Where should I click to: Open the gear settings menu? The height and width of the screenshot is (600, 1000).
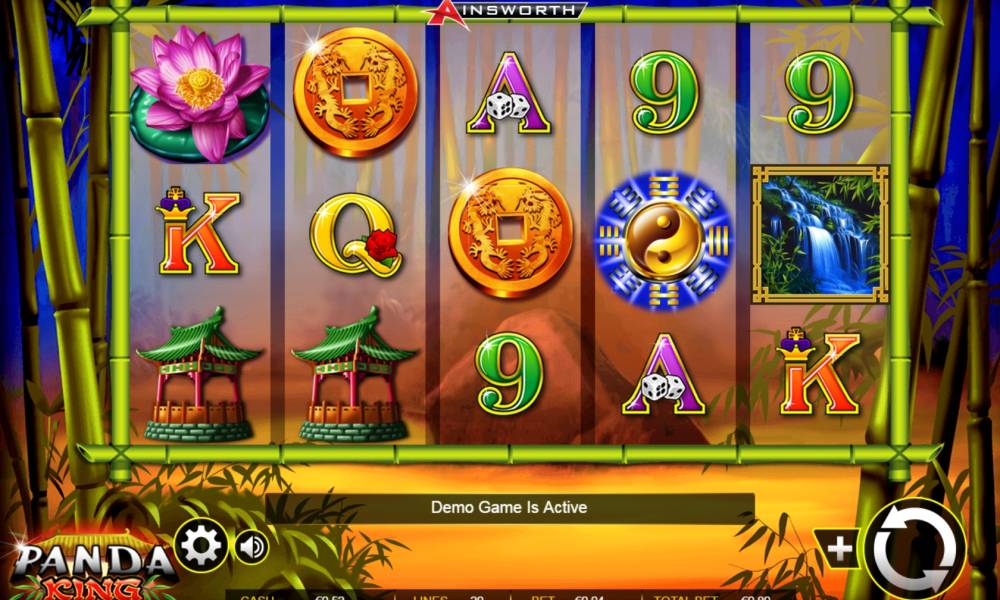201,546
